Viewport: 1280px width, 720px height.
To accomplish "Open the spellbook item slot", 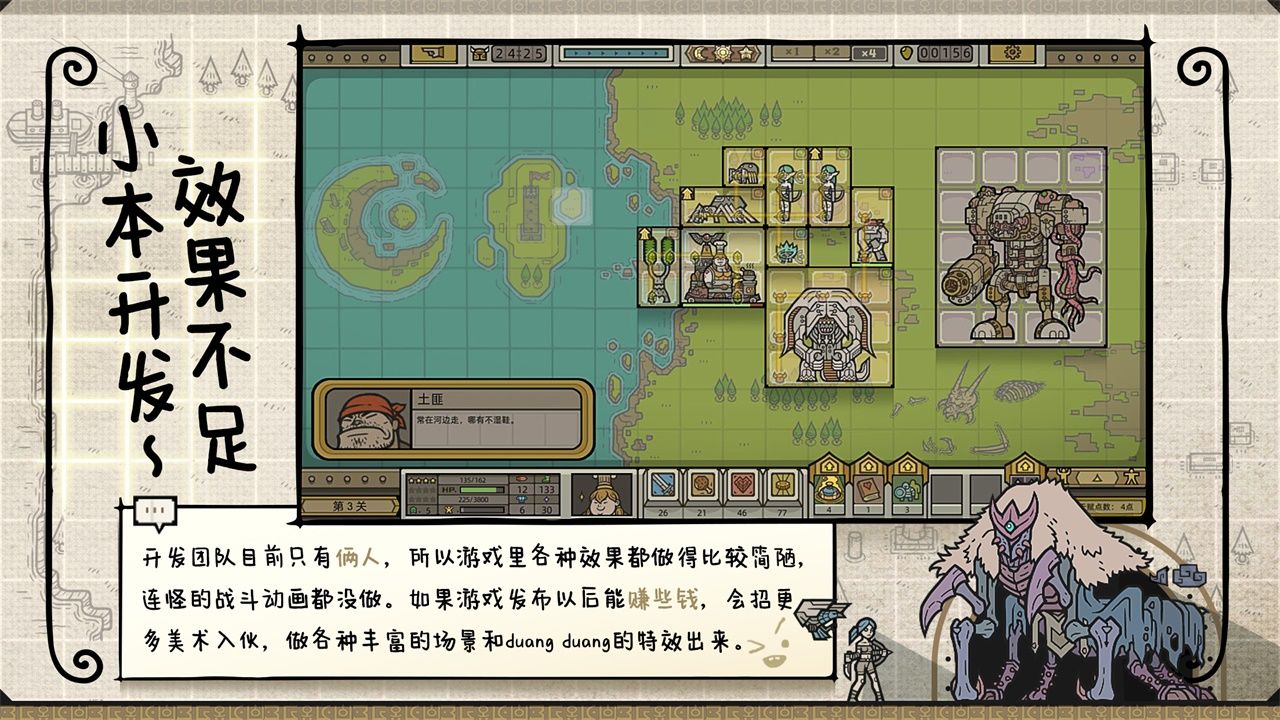I will (867, 488).
